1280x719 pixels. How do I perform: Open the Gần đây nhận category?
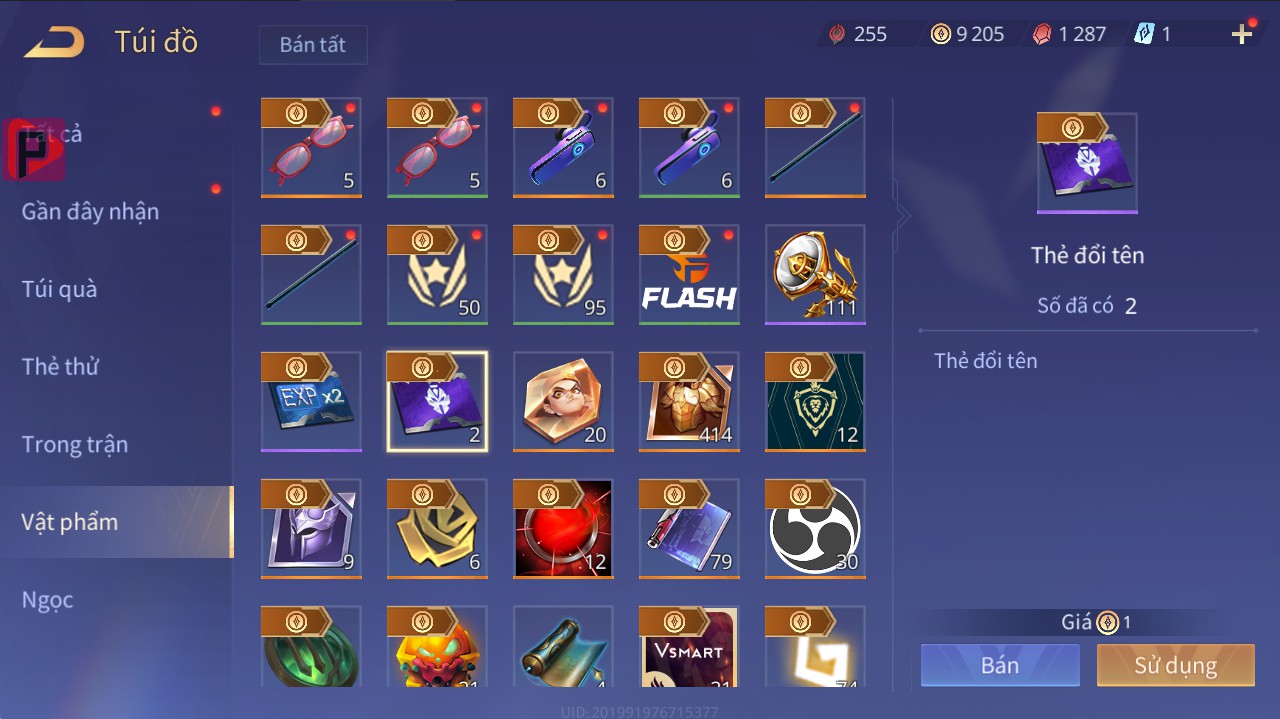point(90,211)
